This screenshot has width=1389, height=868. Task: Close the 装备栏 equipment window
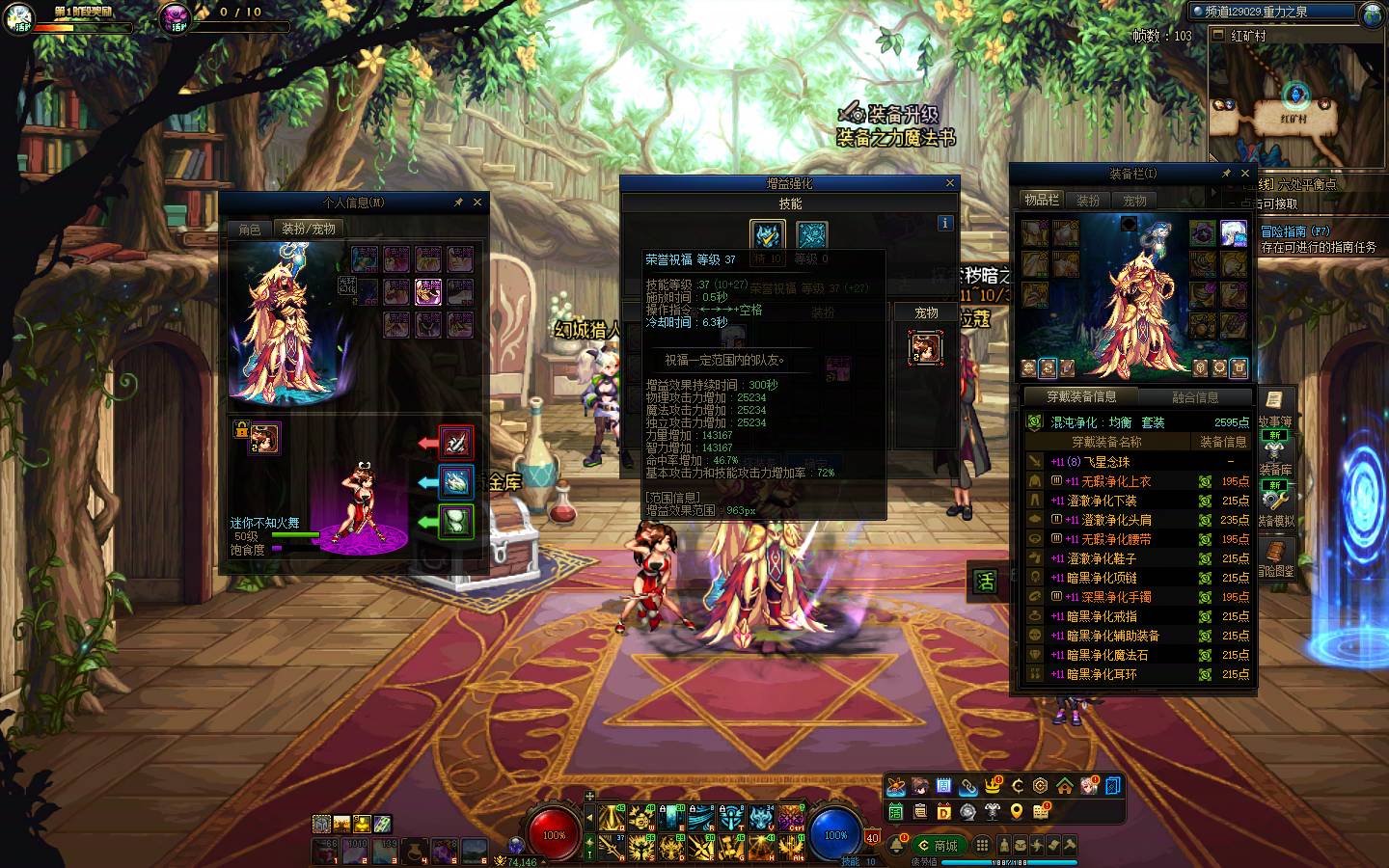(x=1245, y=174)
